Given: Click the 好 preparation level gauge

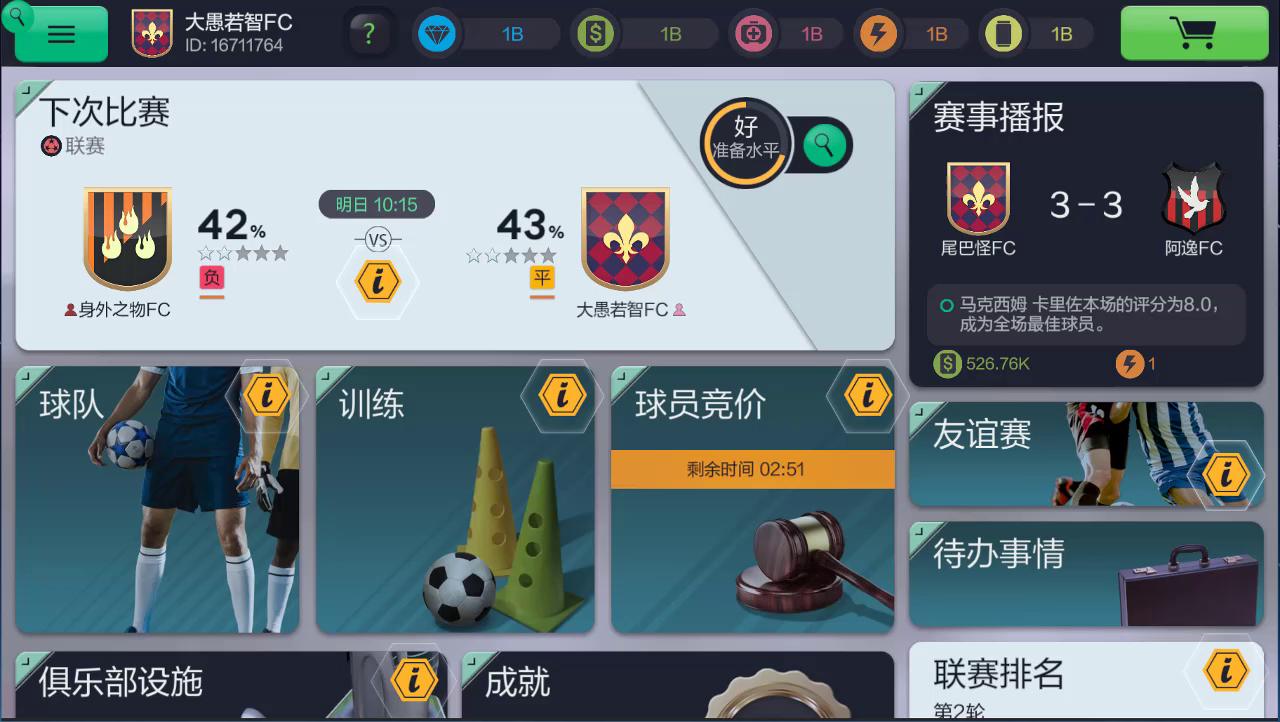Looking at the screenshot, I should tap(745, 140).
